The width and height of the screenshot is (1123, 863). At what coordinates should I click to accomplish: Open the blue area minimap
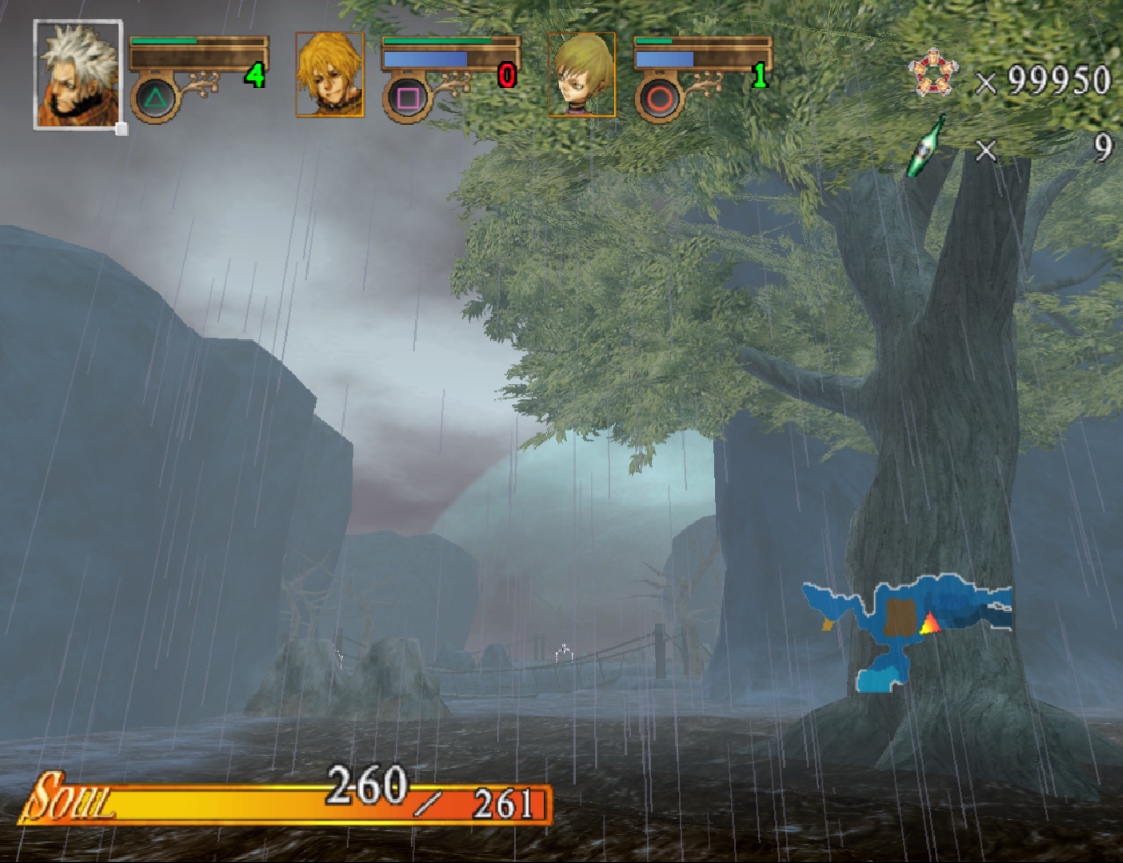905,625
